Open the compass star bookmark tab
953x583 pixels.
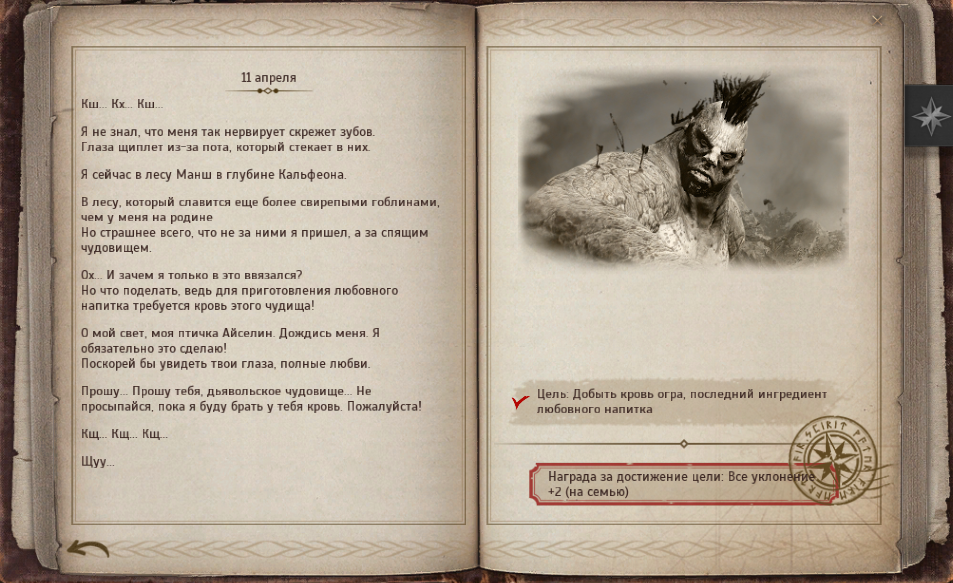point(928,116)
